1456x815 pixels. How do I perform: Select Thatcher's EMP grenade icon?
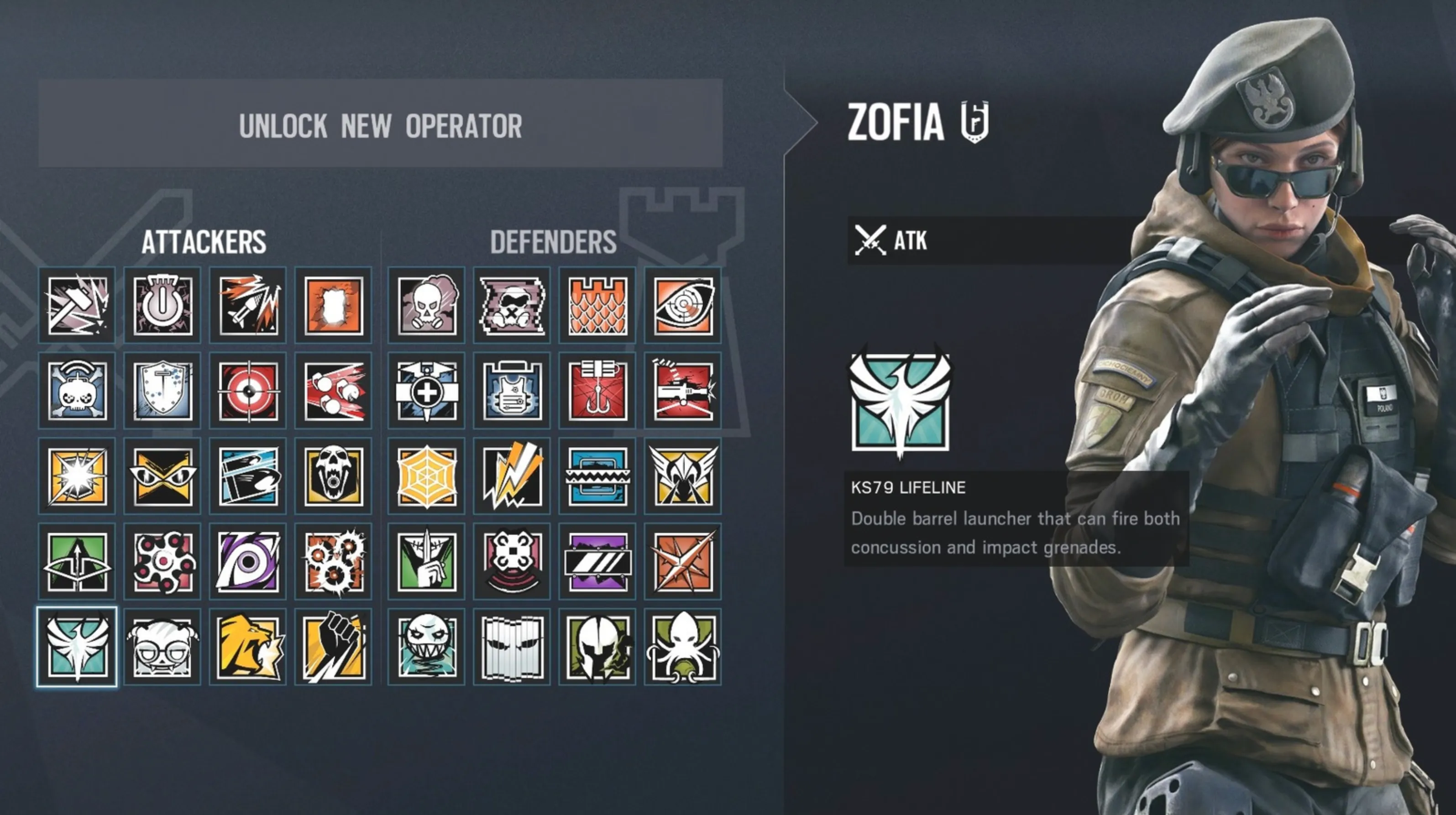click(162, 305)
